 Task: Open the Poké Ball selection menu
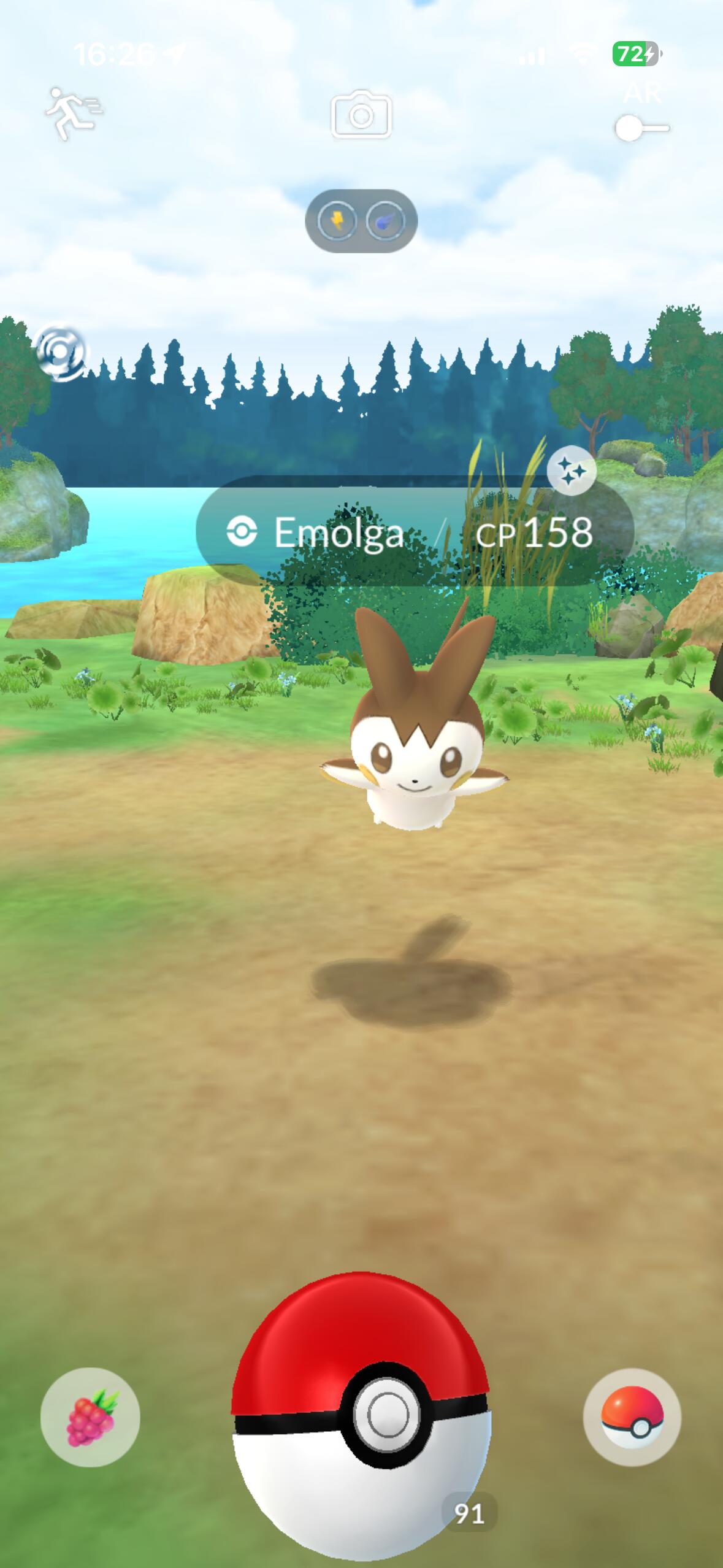[x=632, y=1417]
